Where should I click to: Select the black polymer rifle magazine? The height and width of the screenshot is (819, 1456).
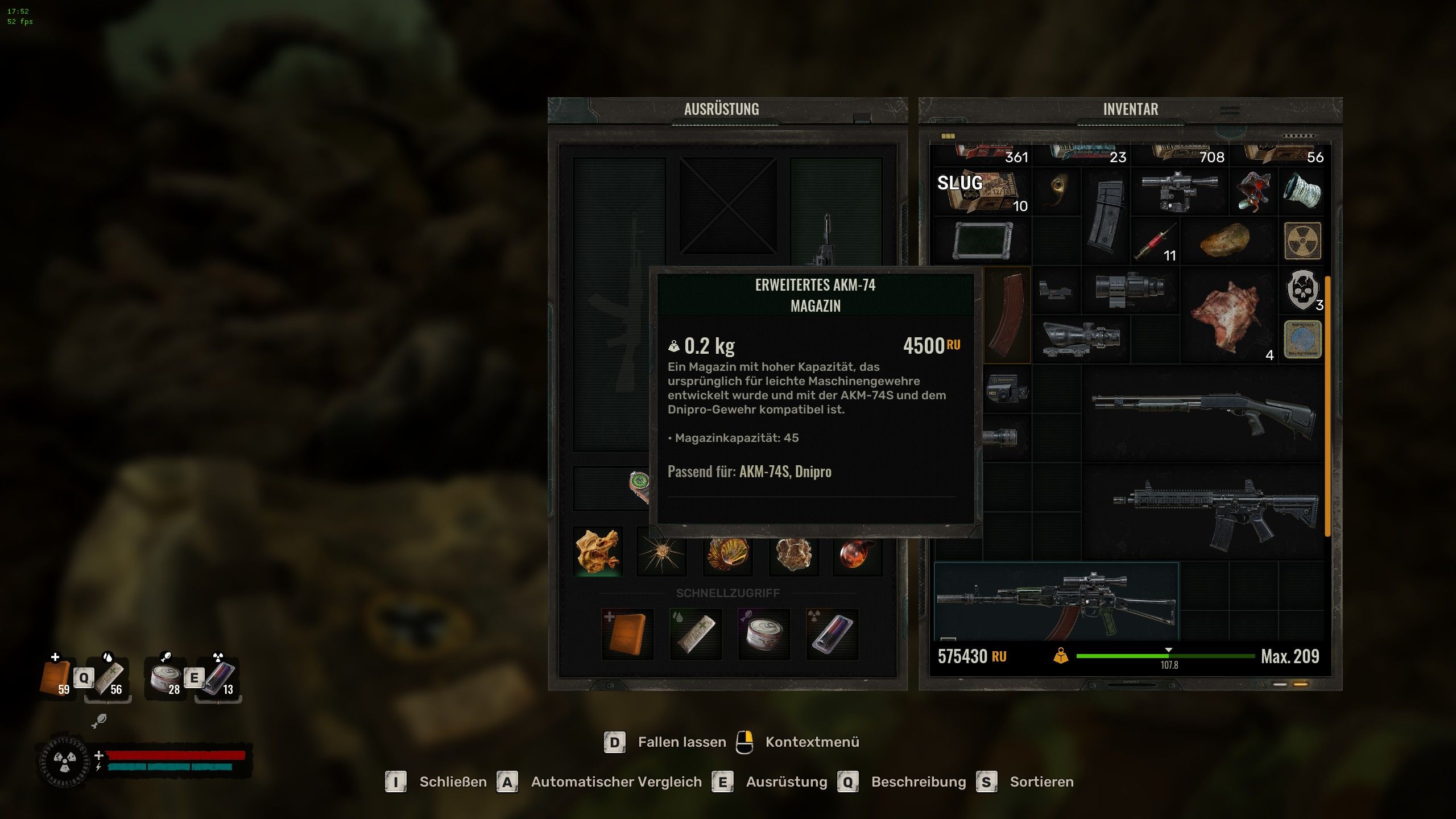point(1105,216)
